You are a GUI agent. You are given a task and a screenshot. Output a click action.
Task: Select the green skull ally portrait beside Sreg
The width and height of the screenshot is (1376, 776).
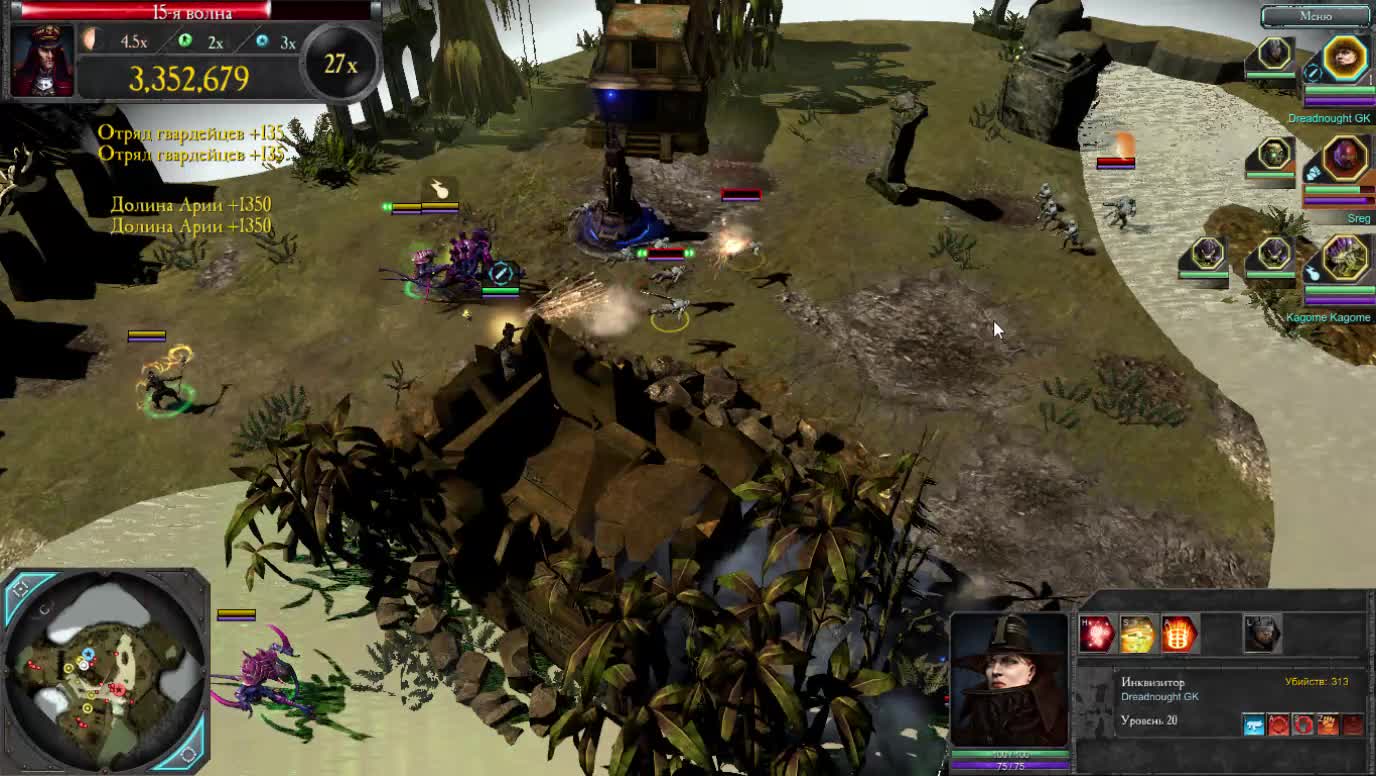pyautogui.click(x=1275, y=157)
